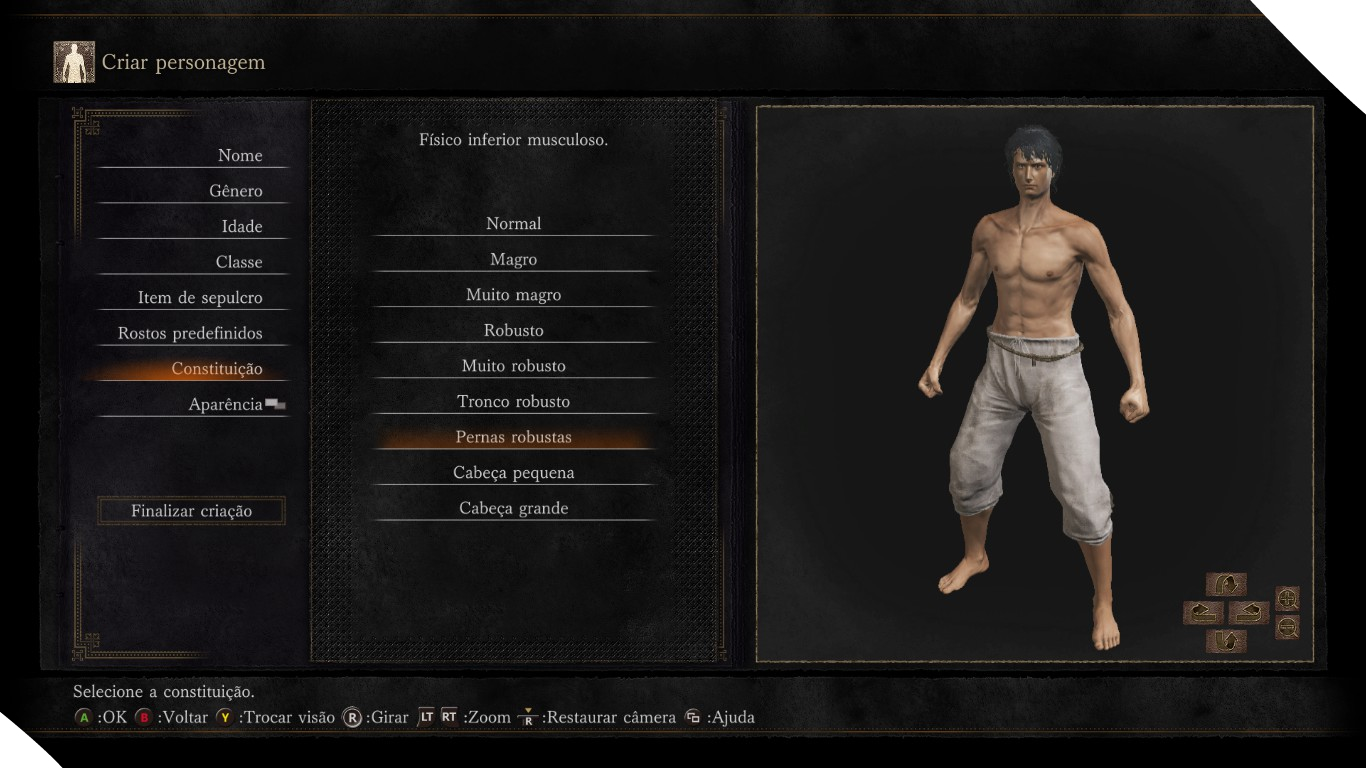Pick the Muito magro build
The height and width of the screenshot is (768, 1366).
(x=513, y=295)
